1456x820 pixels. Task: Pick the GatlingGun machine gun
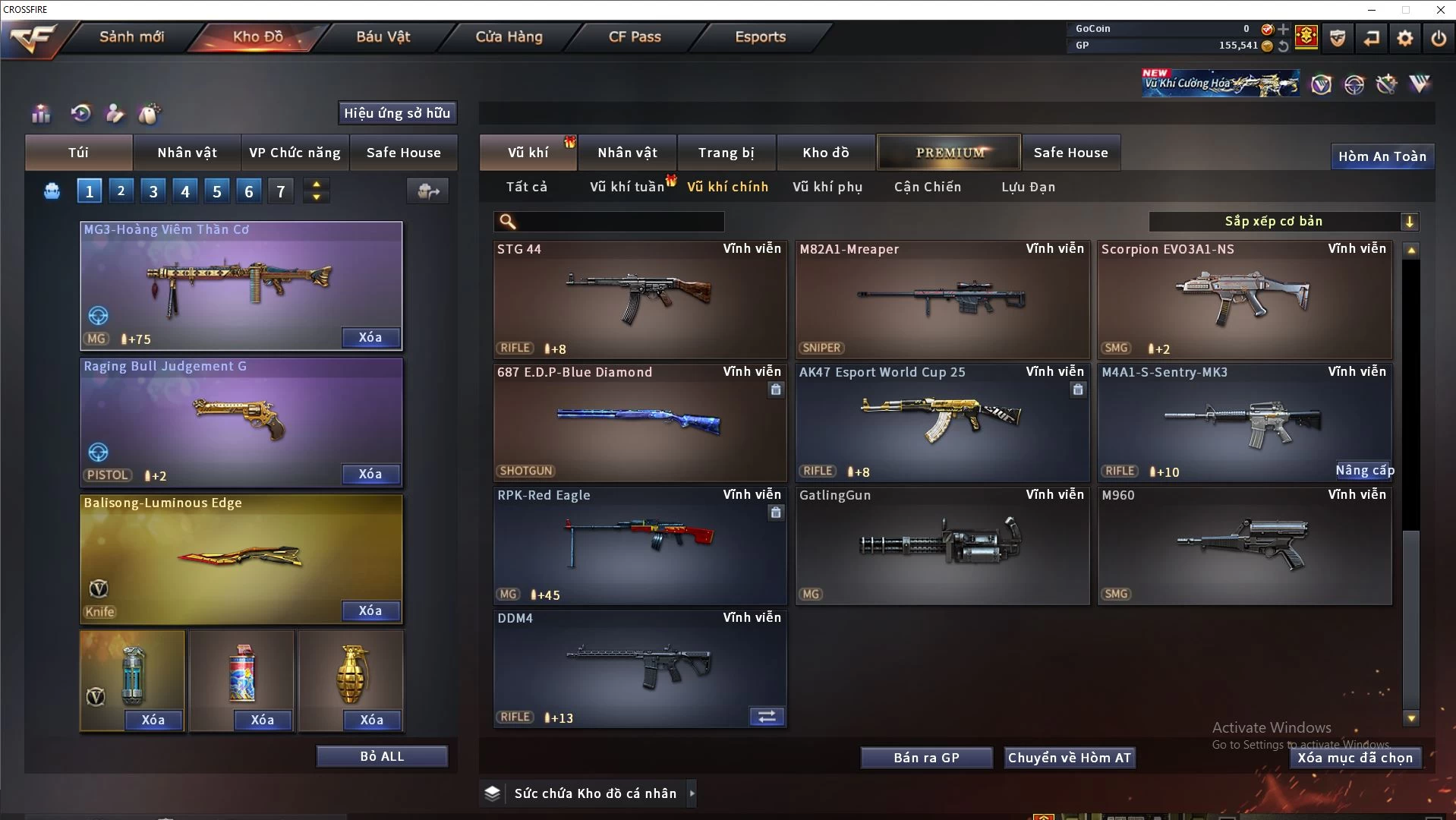pos(941,545)
